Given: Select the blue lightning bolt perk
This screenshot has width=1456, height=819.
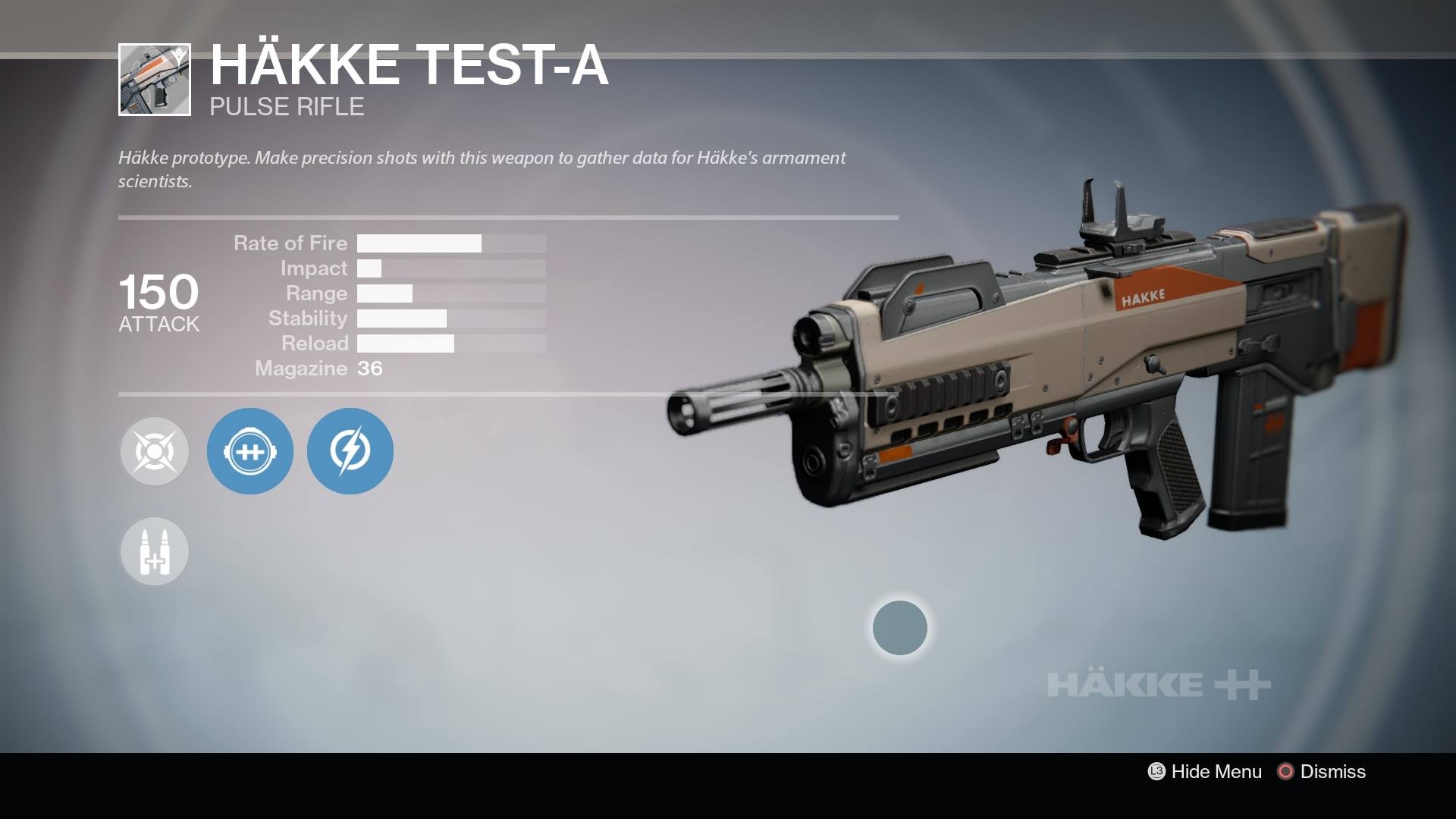Looking at the screenshot, I should (350, 451).
